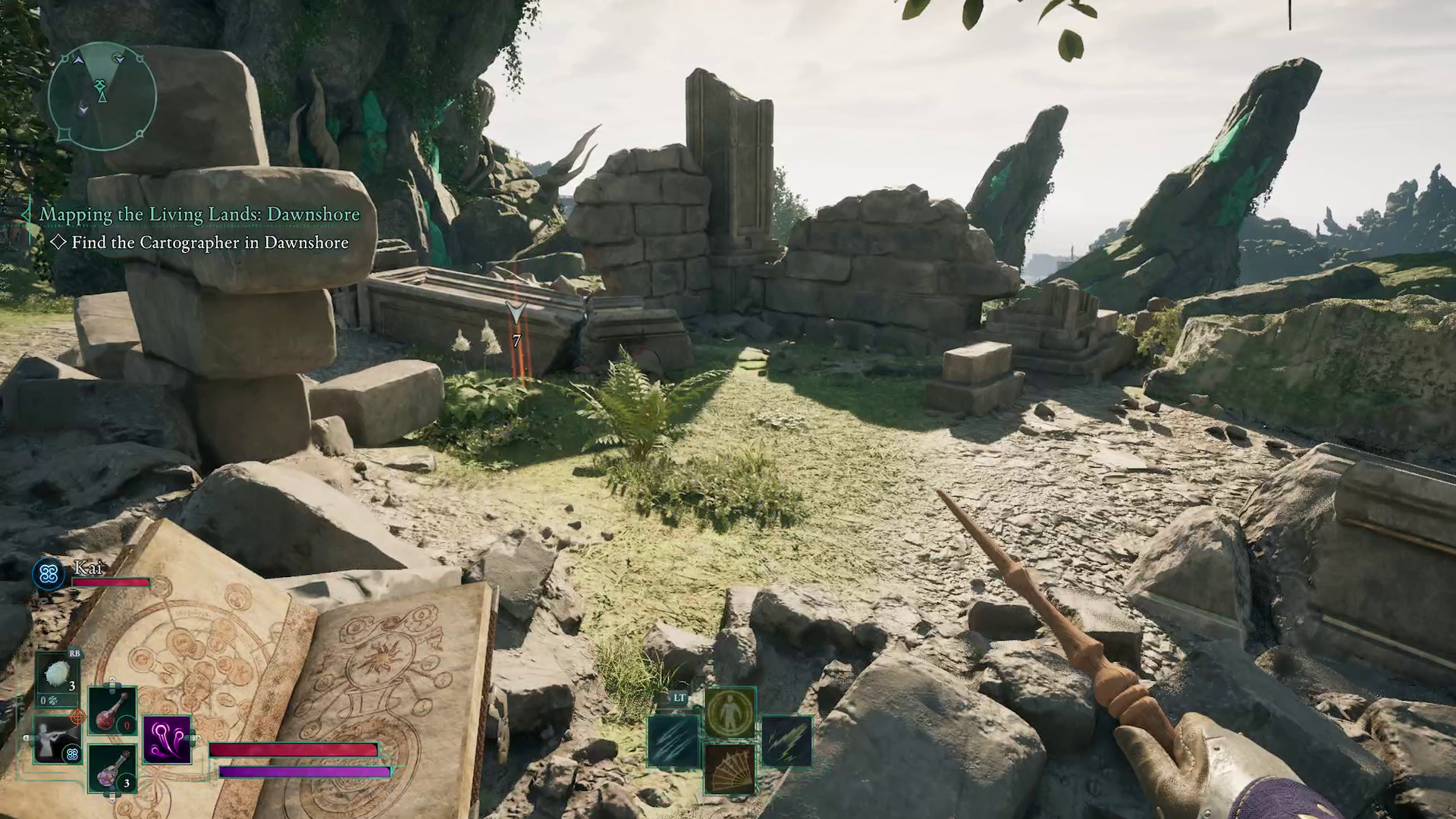This screenshot has height=819, width=1456.
Task: Select the body aura protection spell icon
Action: click(x=730, y=711)
